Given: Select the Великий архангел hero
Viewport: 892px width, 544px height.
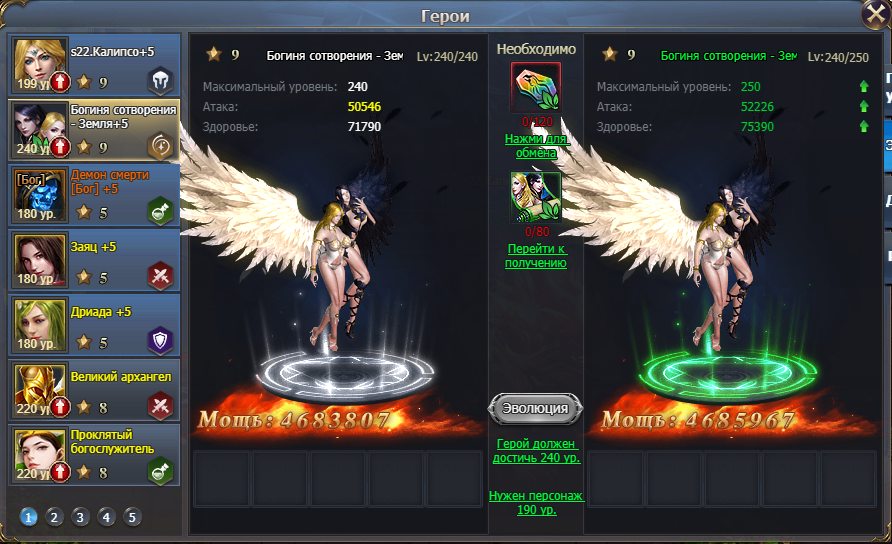Looking at the screenshot, I should (x=96, y=390).
